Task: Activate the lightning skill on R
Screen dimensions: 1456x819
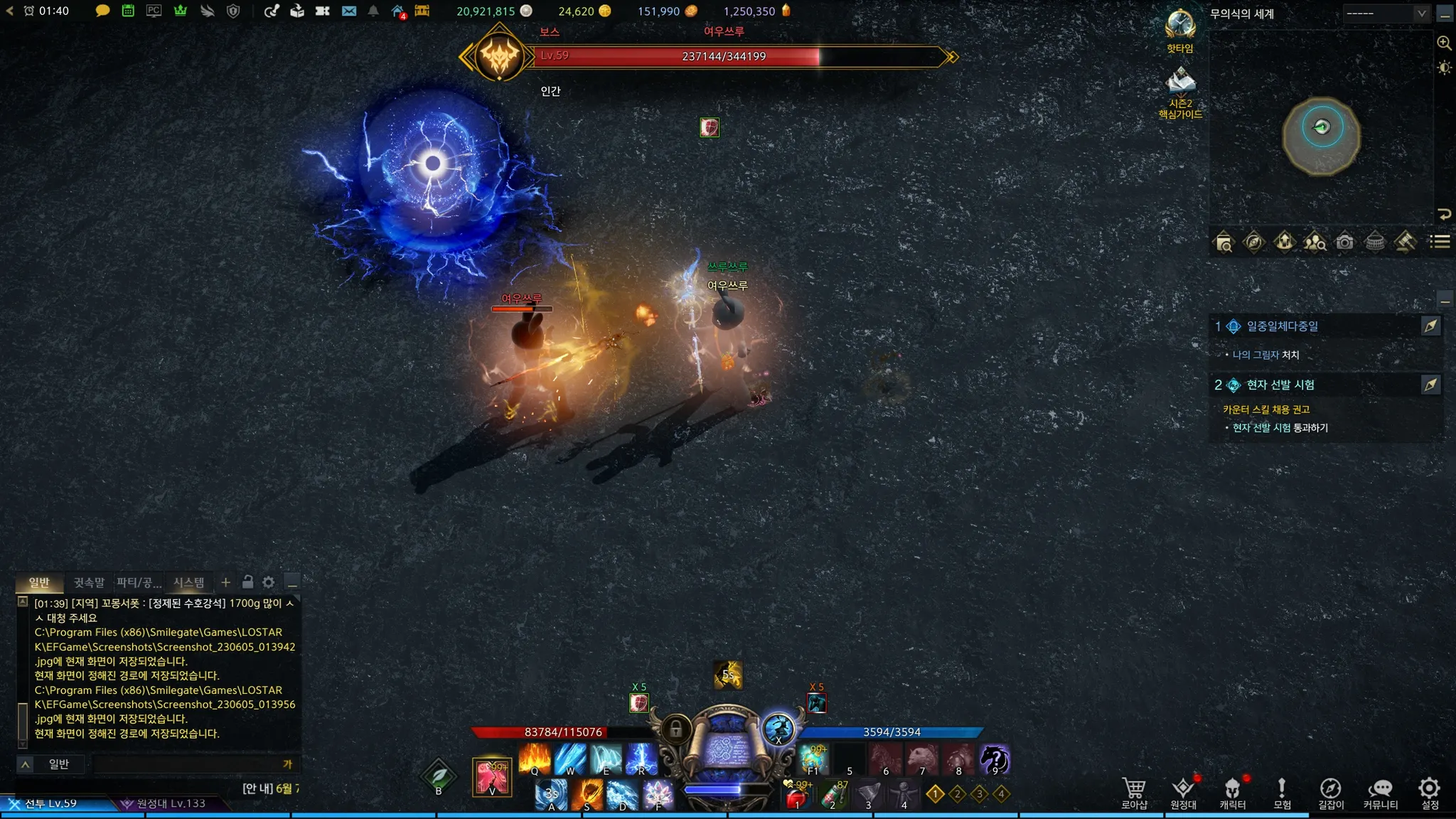Action: [641, 759]
